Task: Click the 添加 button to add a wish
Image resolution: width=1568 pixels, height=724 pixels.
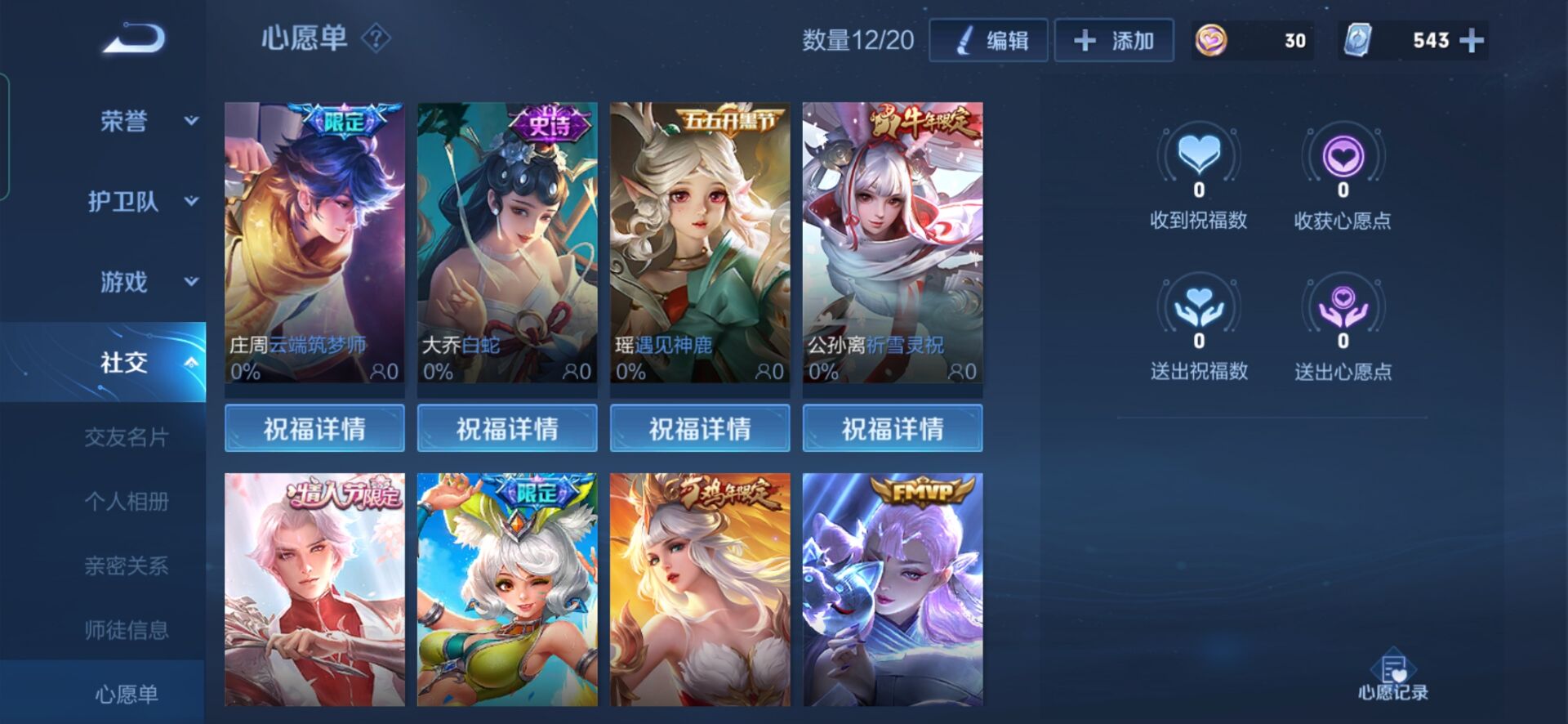Action: tap(1115, 39)
